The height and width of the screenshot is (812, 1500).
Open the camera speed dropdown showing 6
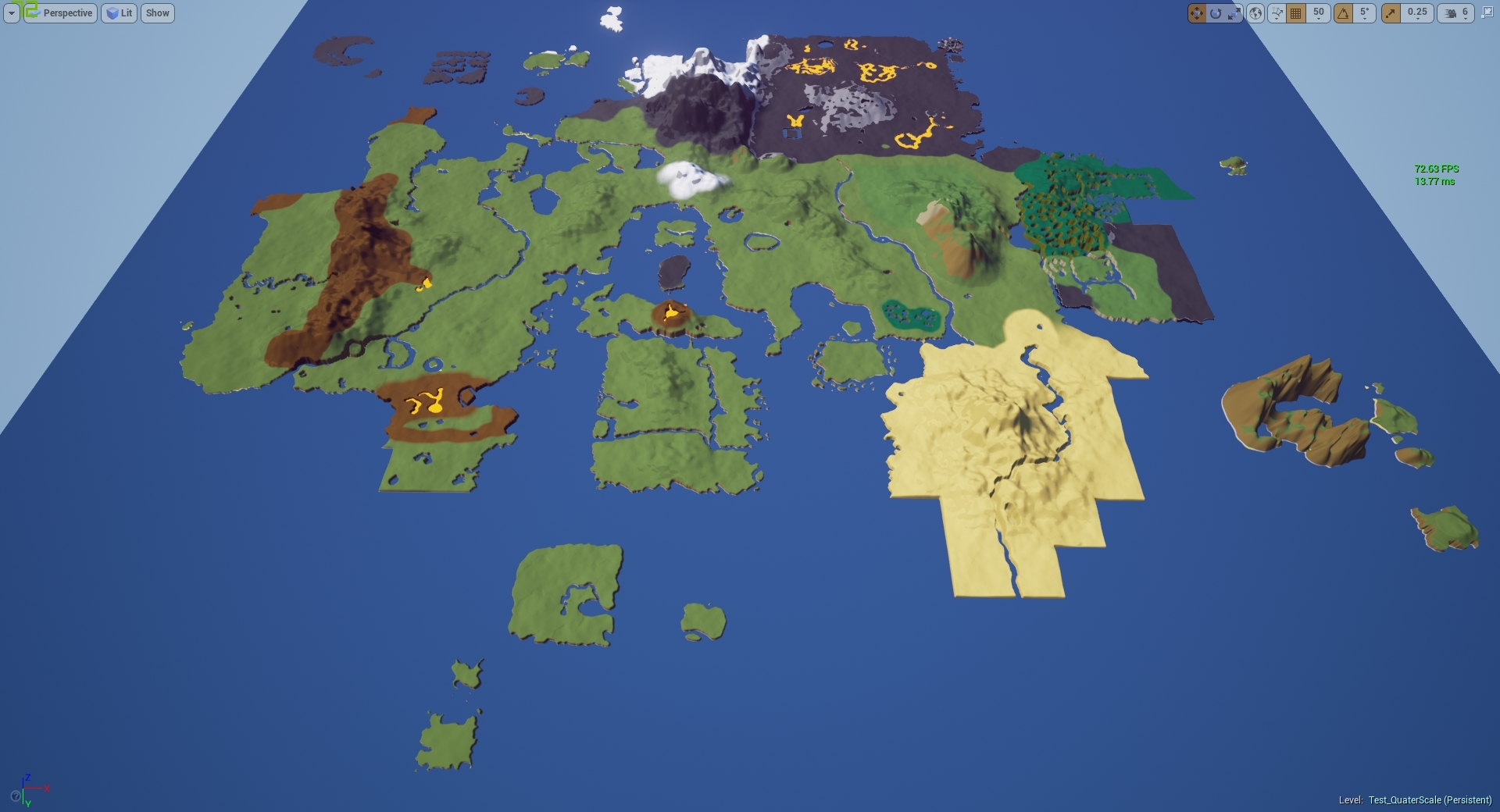[1463, 13]
